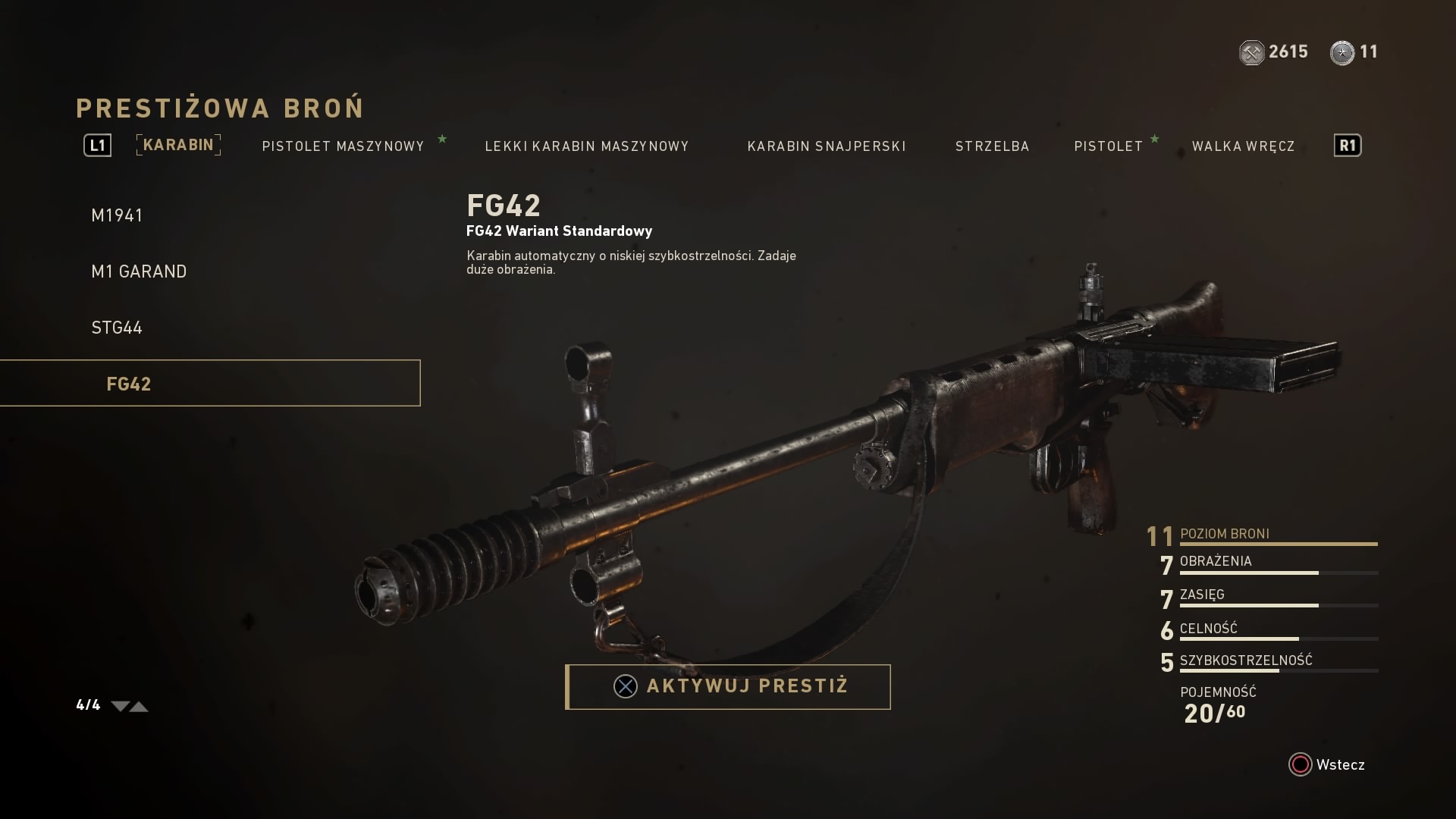The height and width of the screenshot is (819, 1456).
Task: Switch to the Karabin tab
Action: (x=178, y=145)
